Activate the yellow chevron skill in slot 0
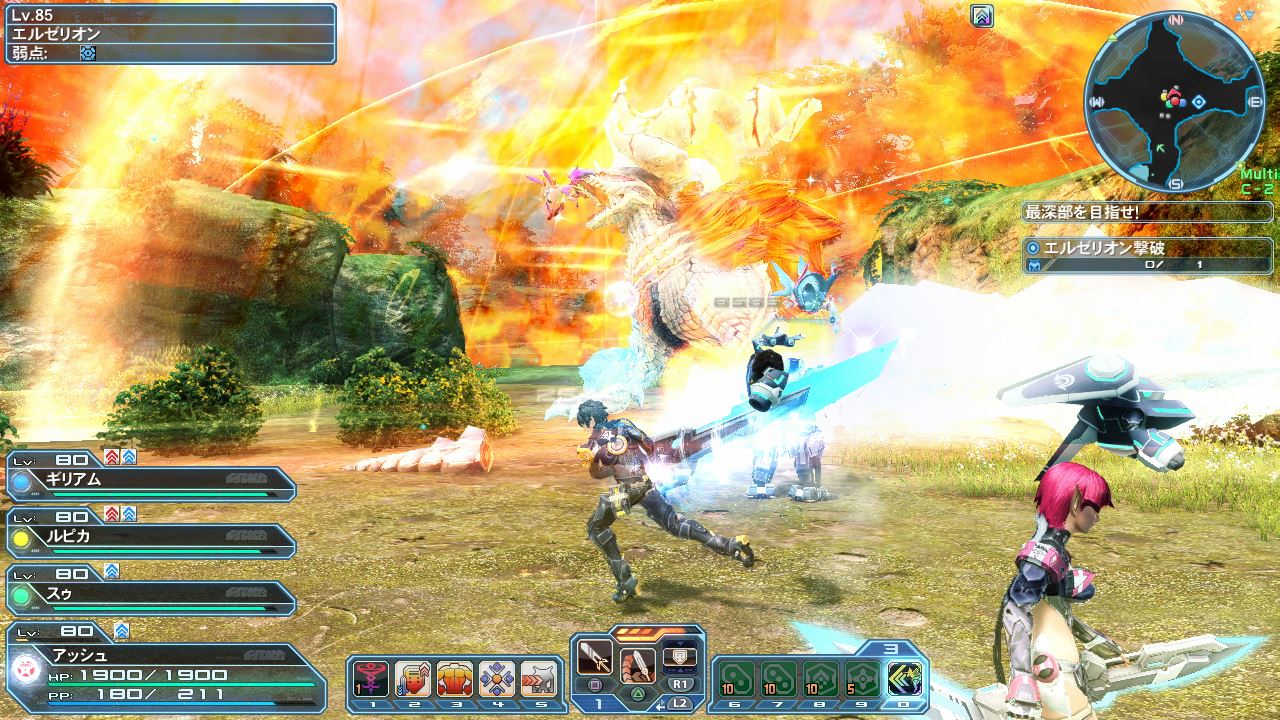Image resolution: width=1280 pixels, height=720 pixels. [904, 678]
